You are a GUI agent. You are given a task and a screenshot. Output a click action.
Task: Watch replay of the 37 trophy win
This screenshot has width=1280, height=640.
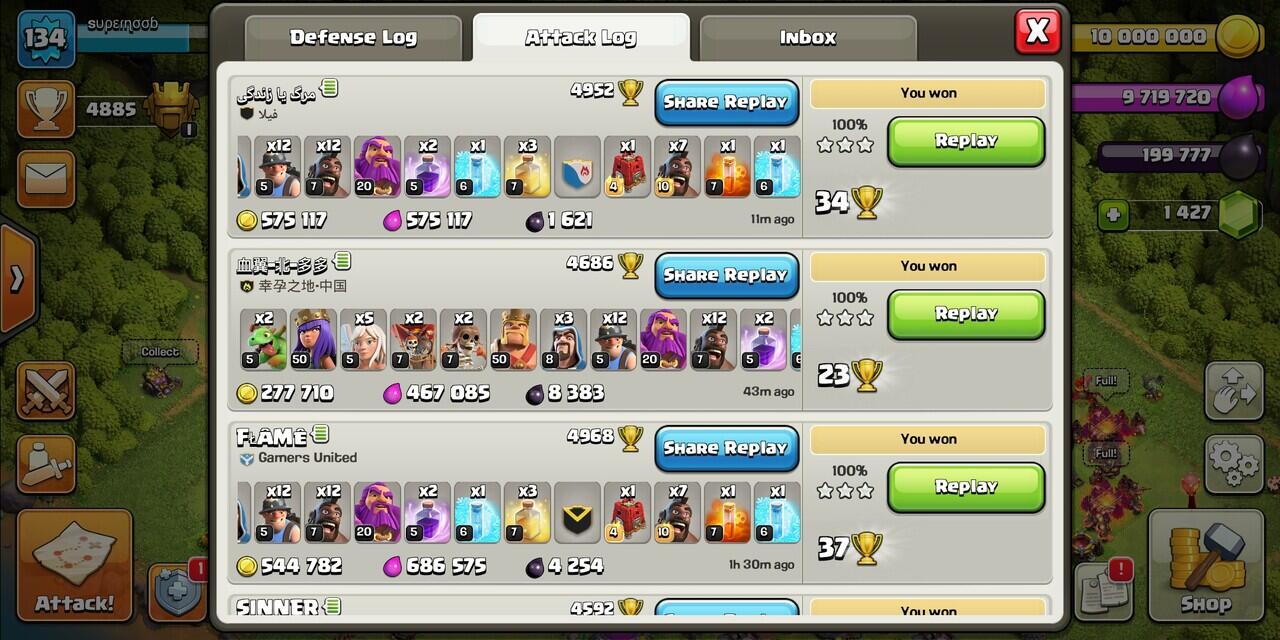point(965,487)
